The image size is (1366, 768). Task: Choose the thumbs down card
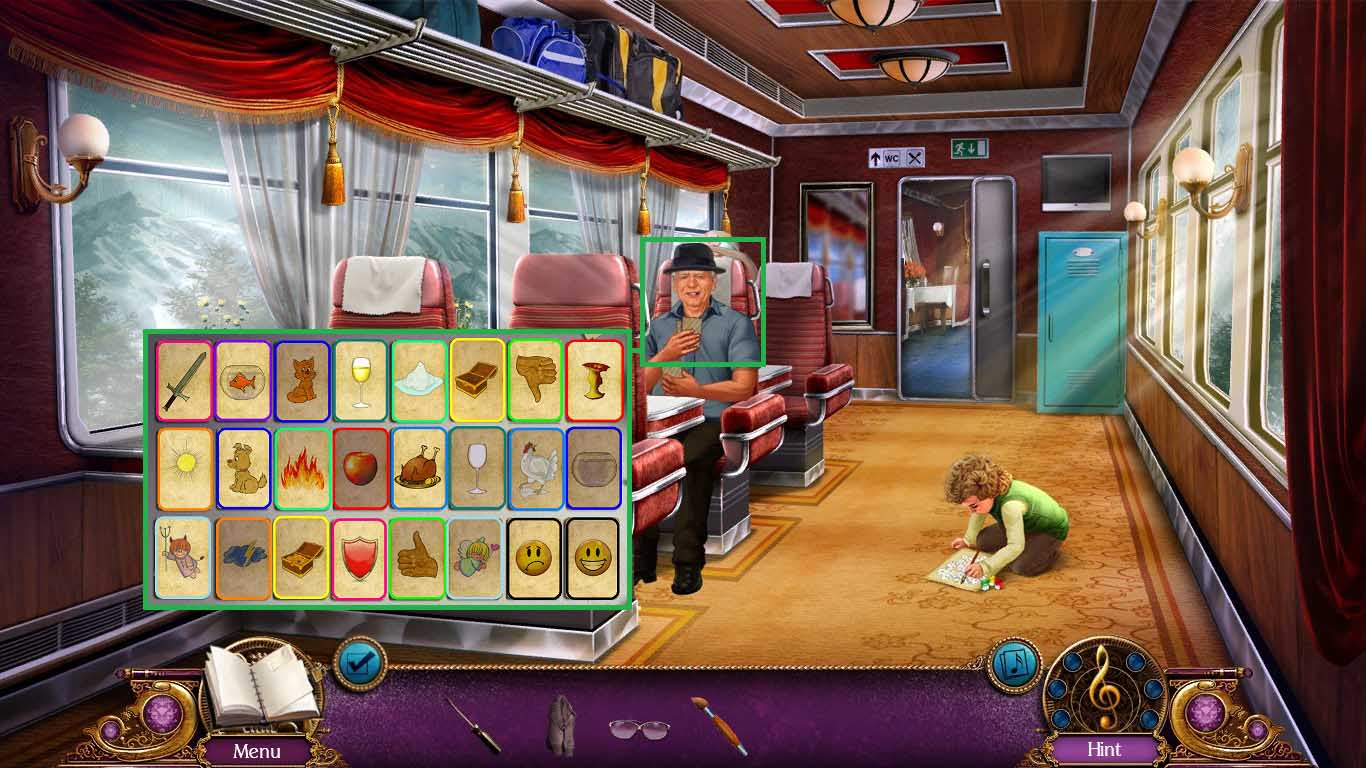click(x=535, y=381)
